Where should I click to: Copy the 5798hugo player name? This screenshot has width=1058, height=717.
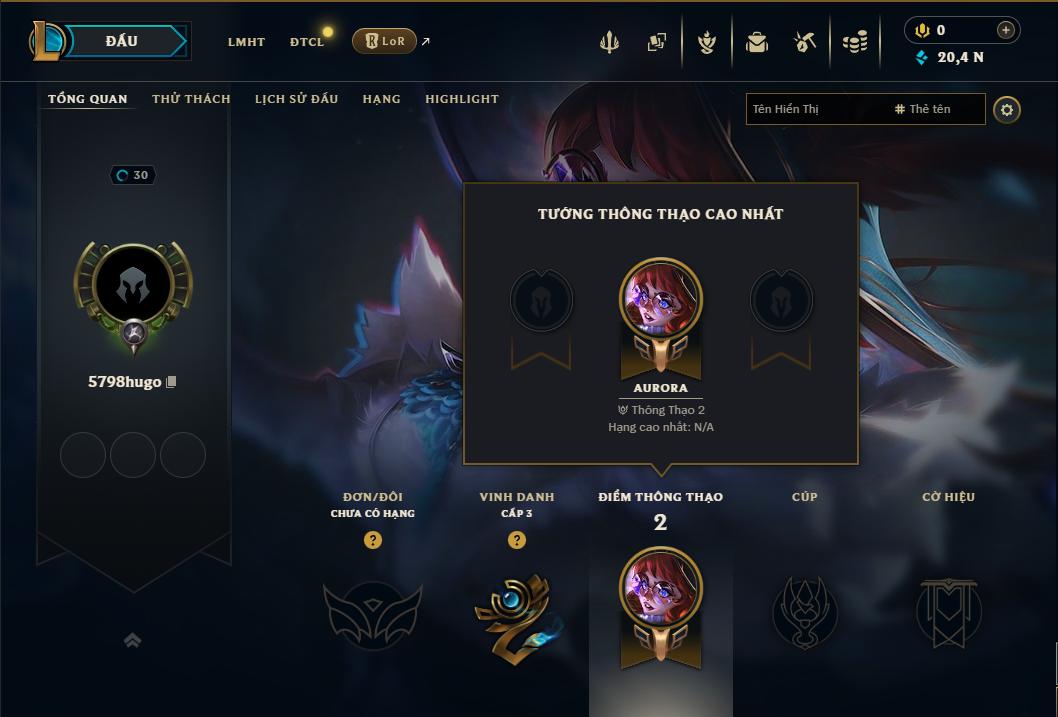tap(171, 382)
